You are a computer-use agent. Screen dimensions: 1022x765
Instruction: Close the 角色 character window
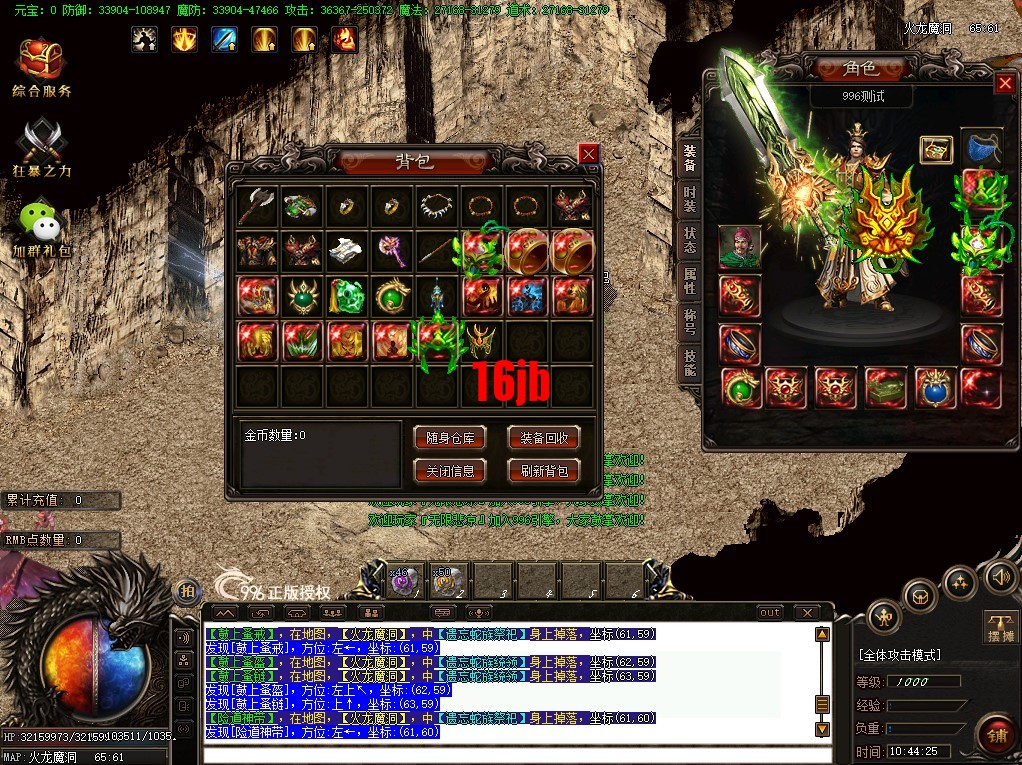pos(1005,84)
